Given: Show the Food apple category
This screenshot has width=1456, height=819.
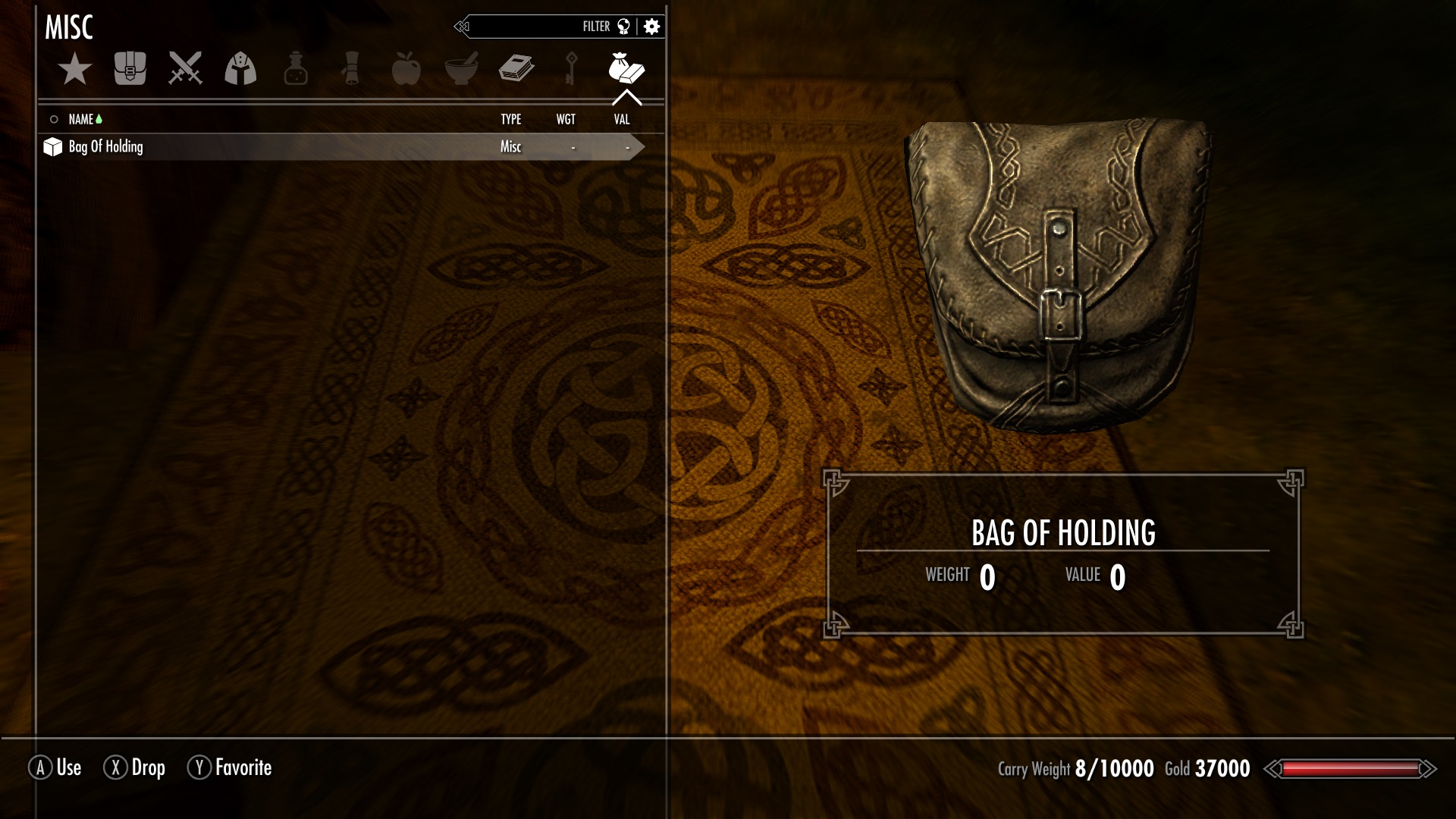Looking at the screenshot, I should (x=406, y=69).
